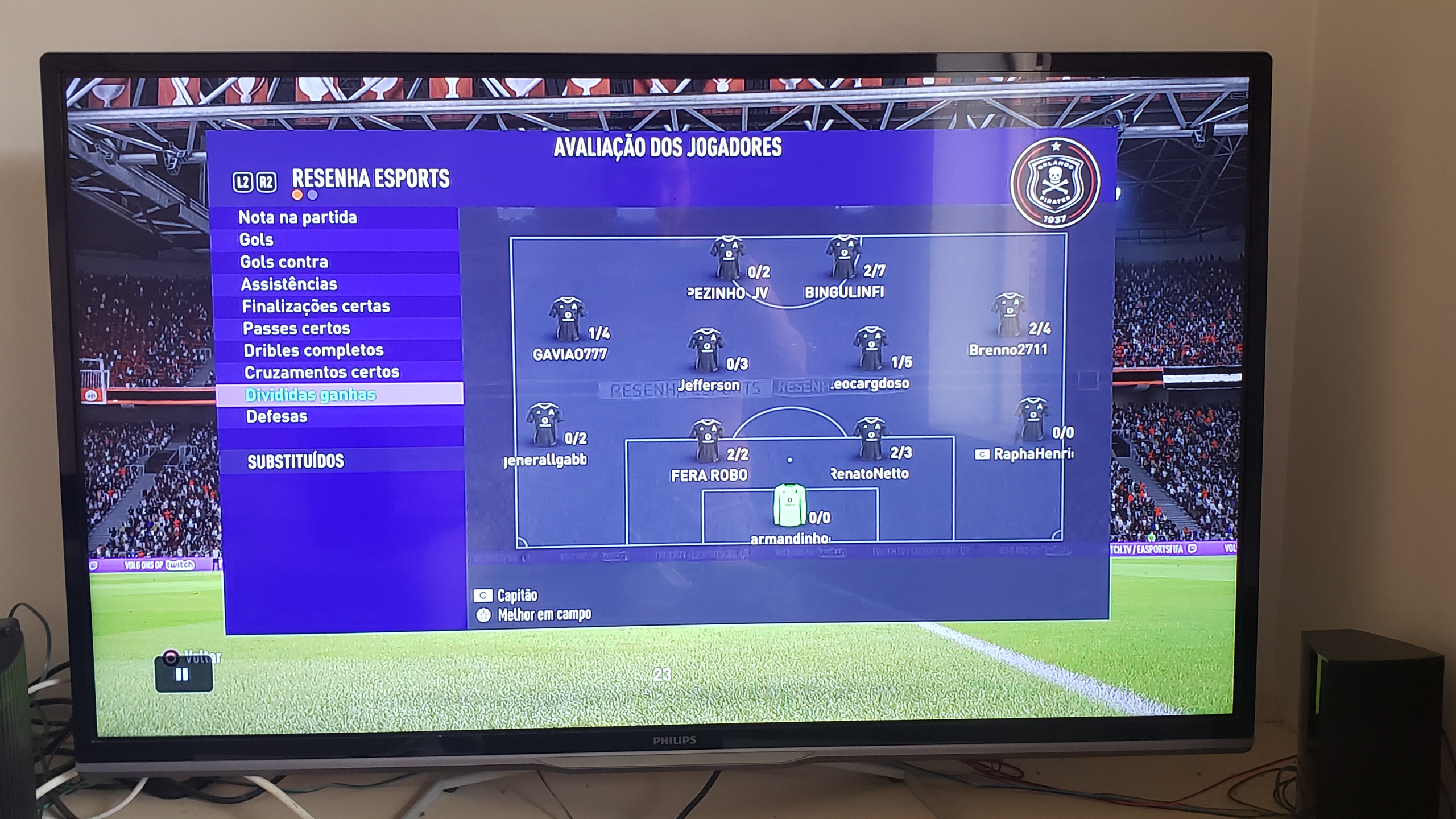
Task: Show Dribles completos ratings
Action: (313, 350)
